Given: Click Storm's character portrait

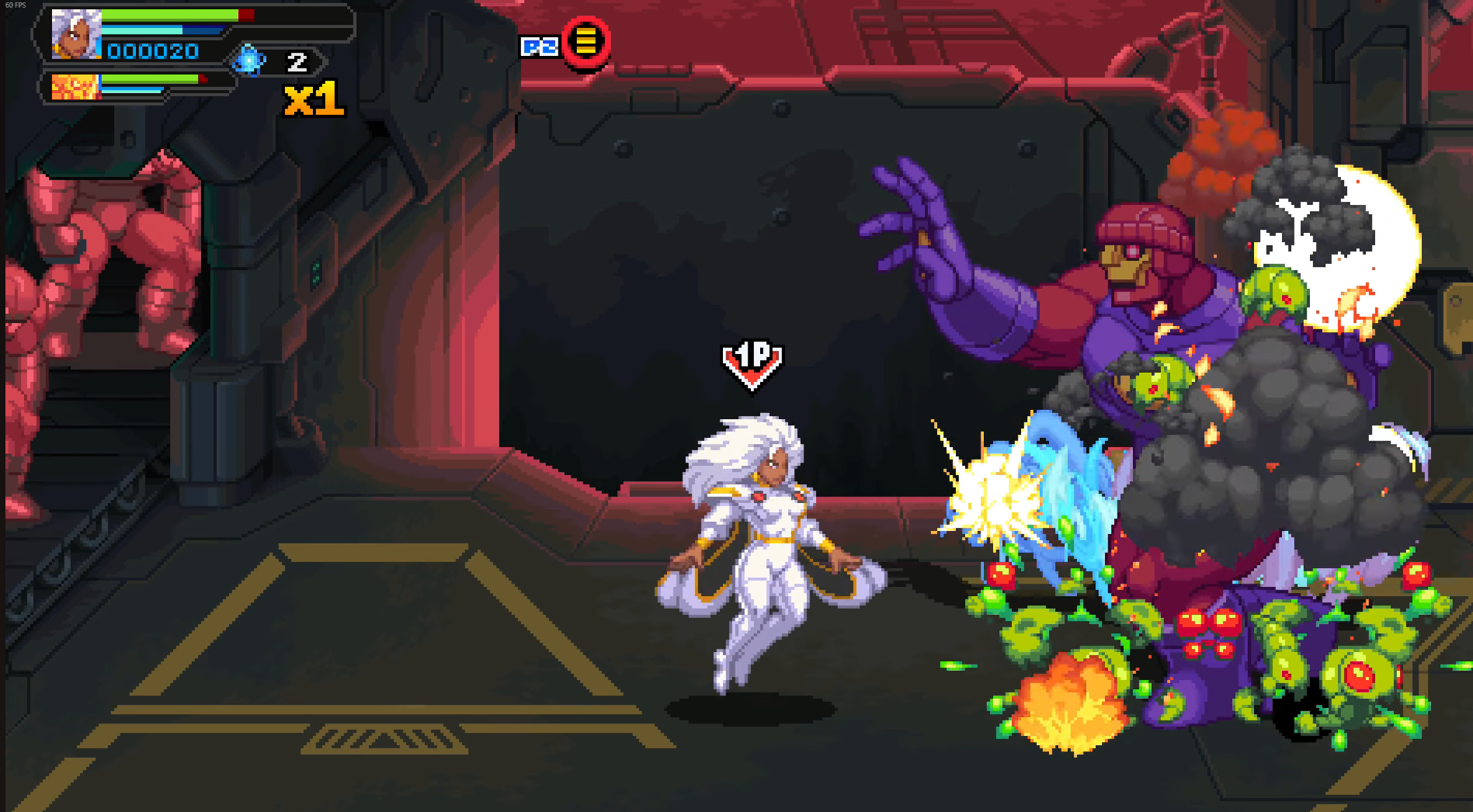Looking at the screenshot, I should point(76,34).
